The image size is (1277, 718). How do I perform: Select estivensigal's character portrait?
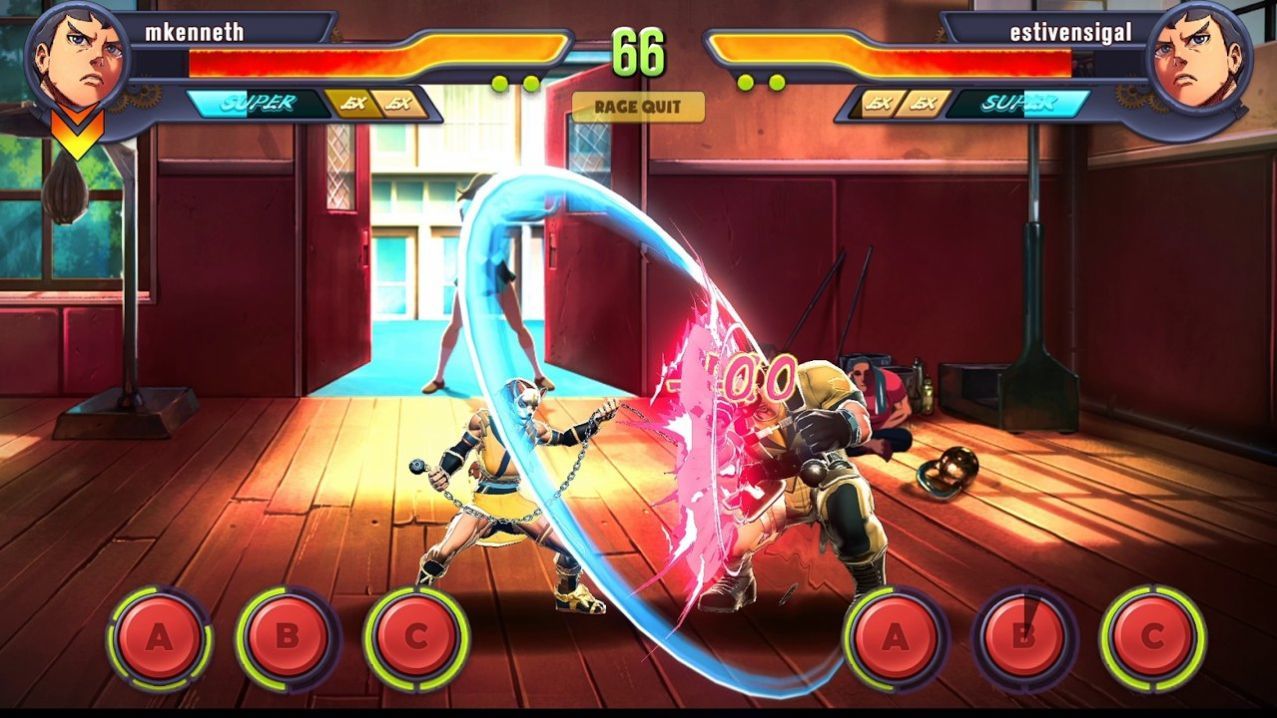pyautogui.click(x=1198, y=58)
